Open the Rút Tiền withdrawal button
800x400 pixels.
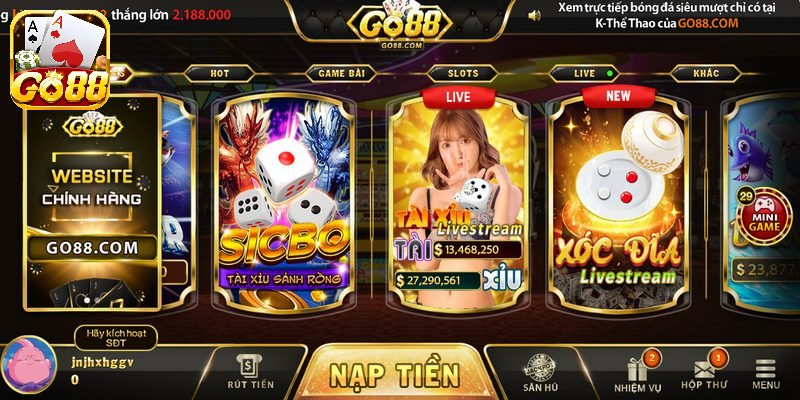249,372
